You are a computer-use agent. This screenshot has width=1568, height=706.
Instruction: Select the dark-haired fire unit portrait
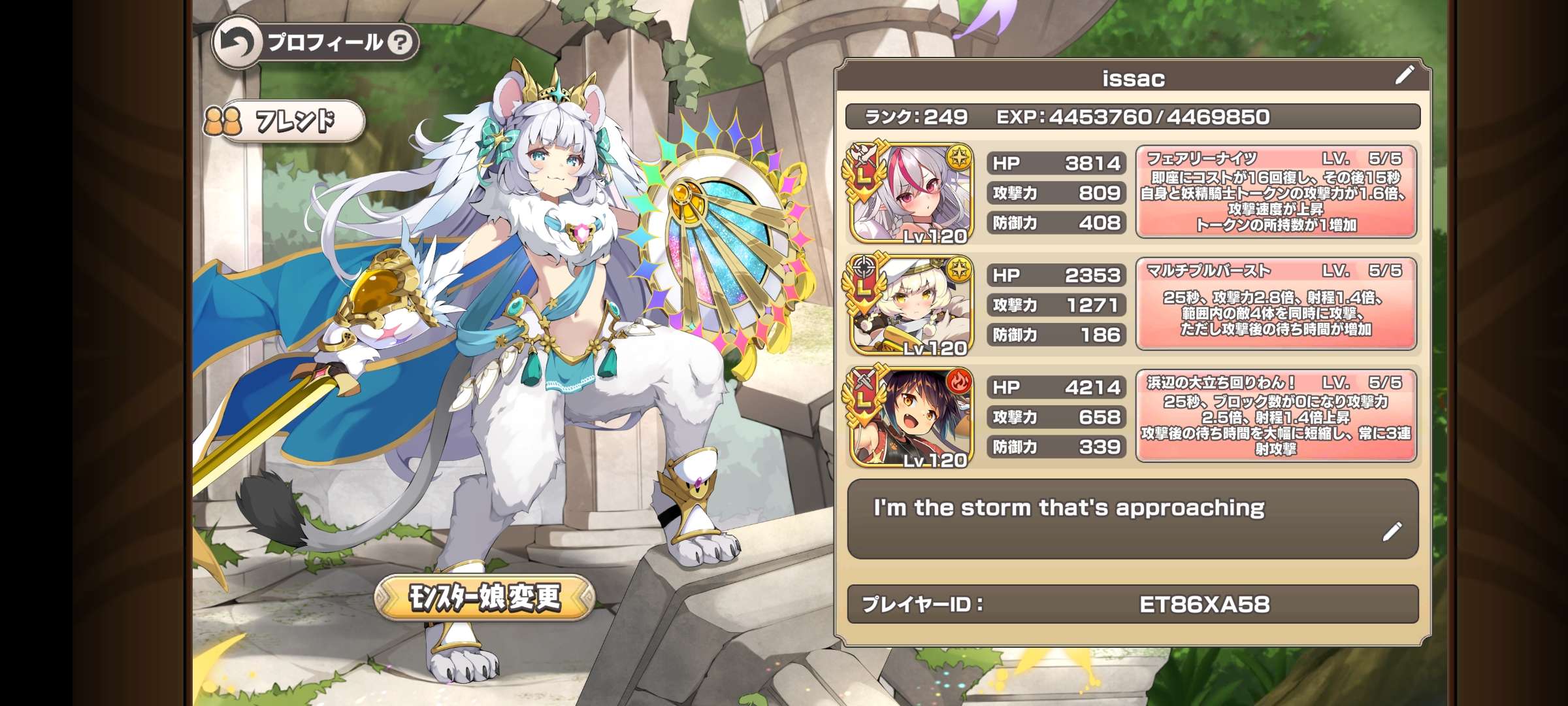point(913,417)
